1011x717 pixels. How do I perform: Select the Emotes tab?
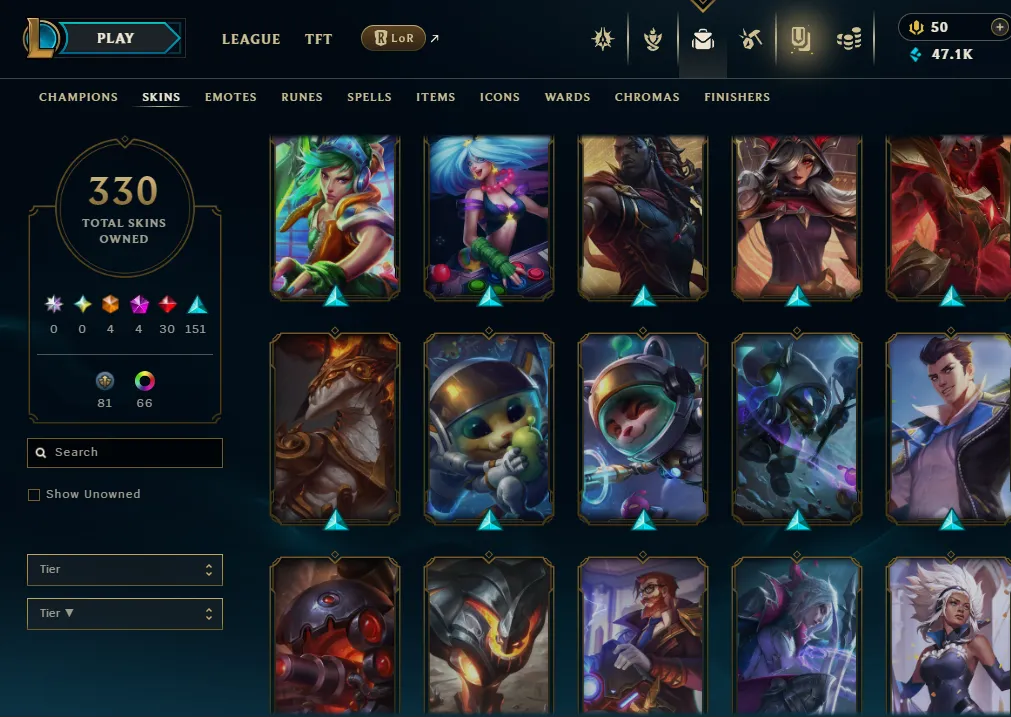[230, 97]
